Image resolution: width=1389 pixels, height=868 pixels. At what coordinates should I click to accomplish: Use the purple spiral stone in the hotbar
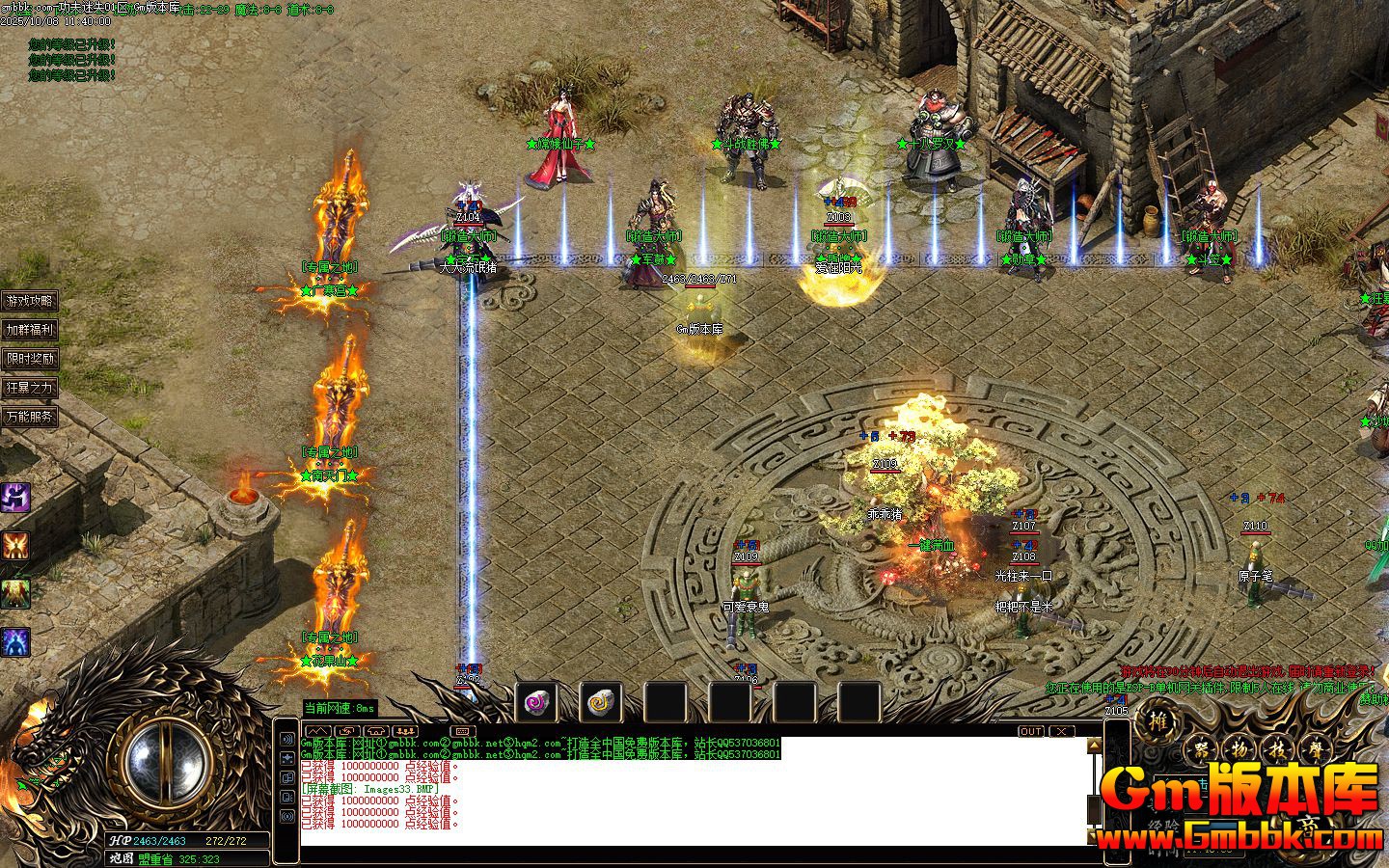535,703
